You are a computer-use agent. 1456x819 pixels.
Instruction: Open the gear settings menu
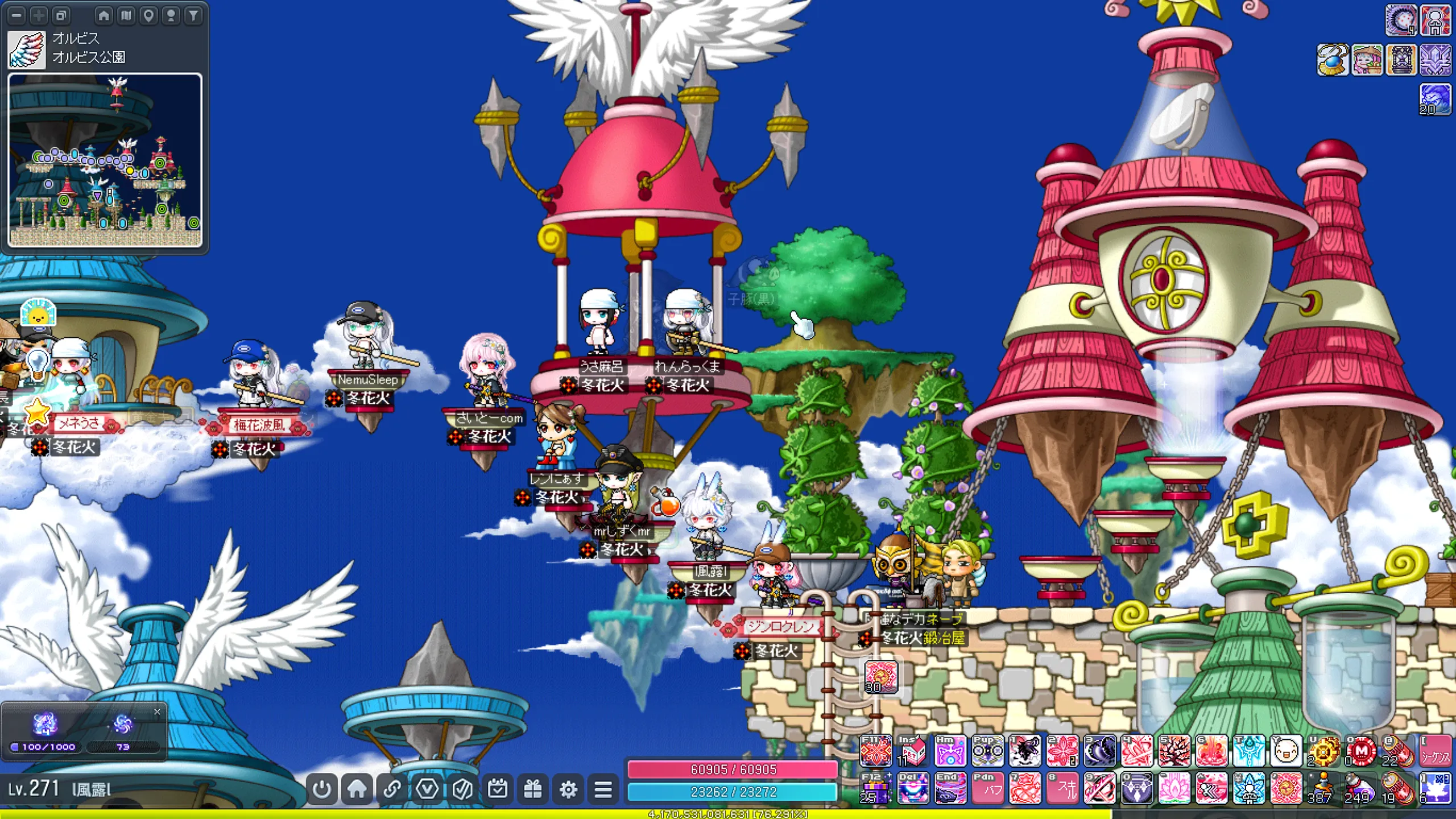point(568,789)
